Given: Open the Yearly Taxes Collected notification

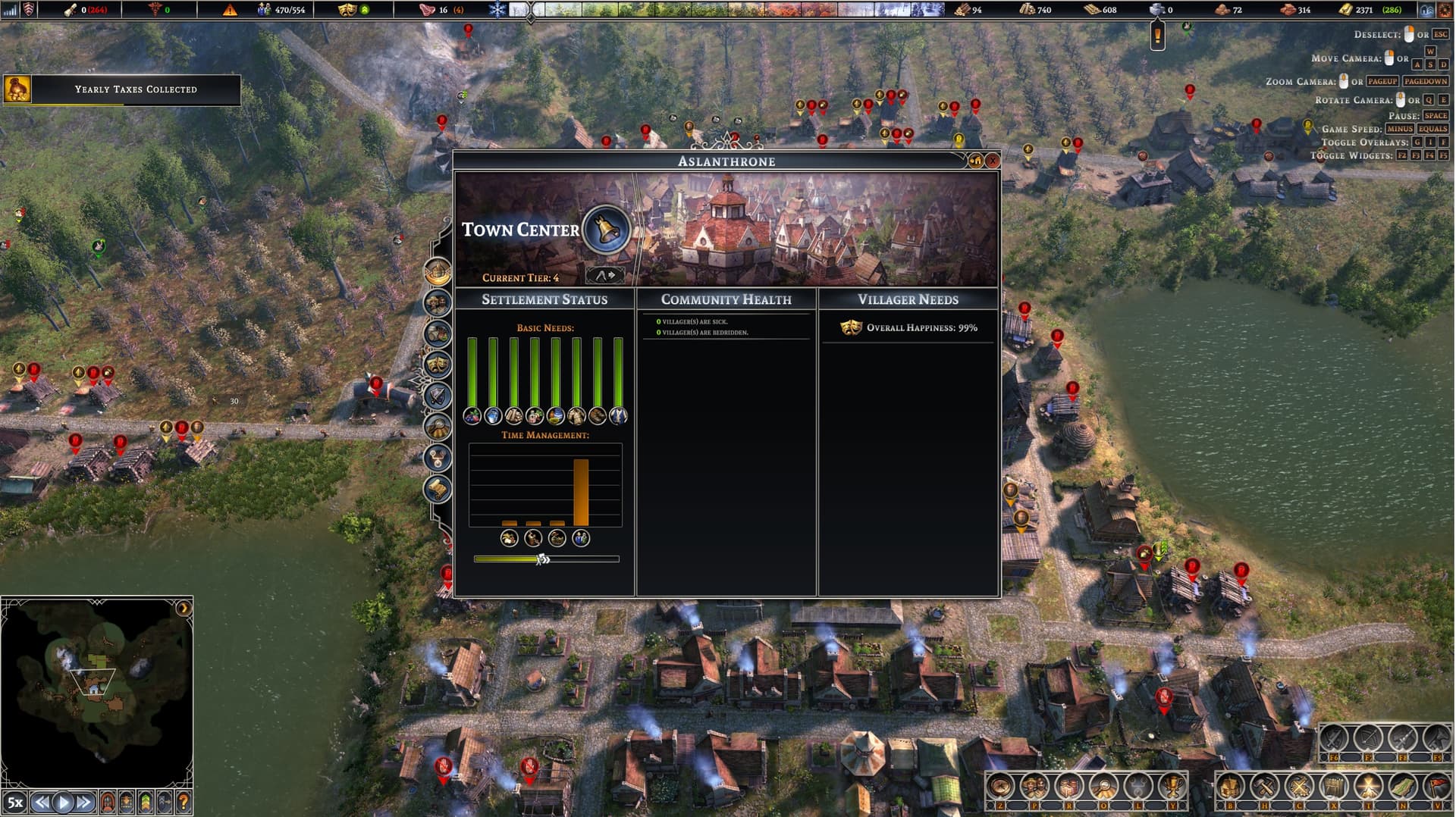Looking at the screenshot, I should 122,89.
